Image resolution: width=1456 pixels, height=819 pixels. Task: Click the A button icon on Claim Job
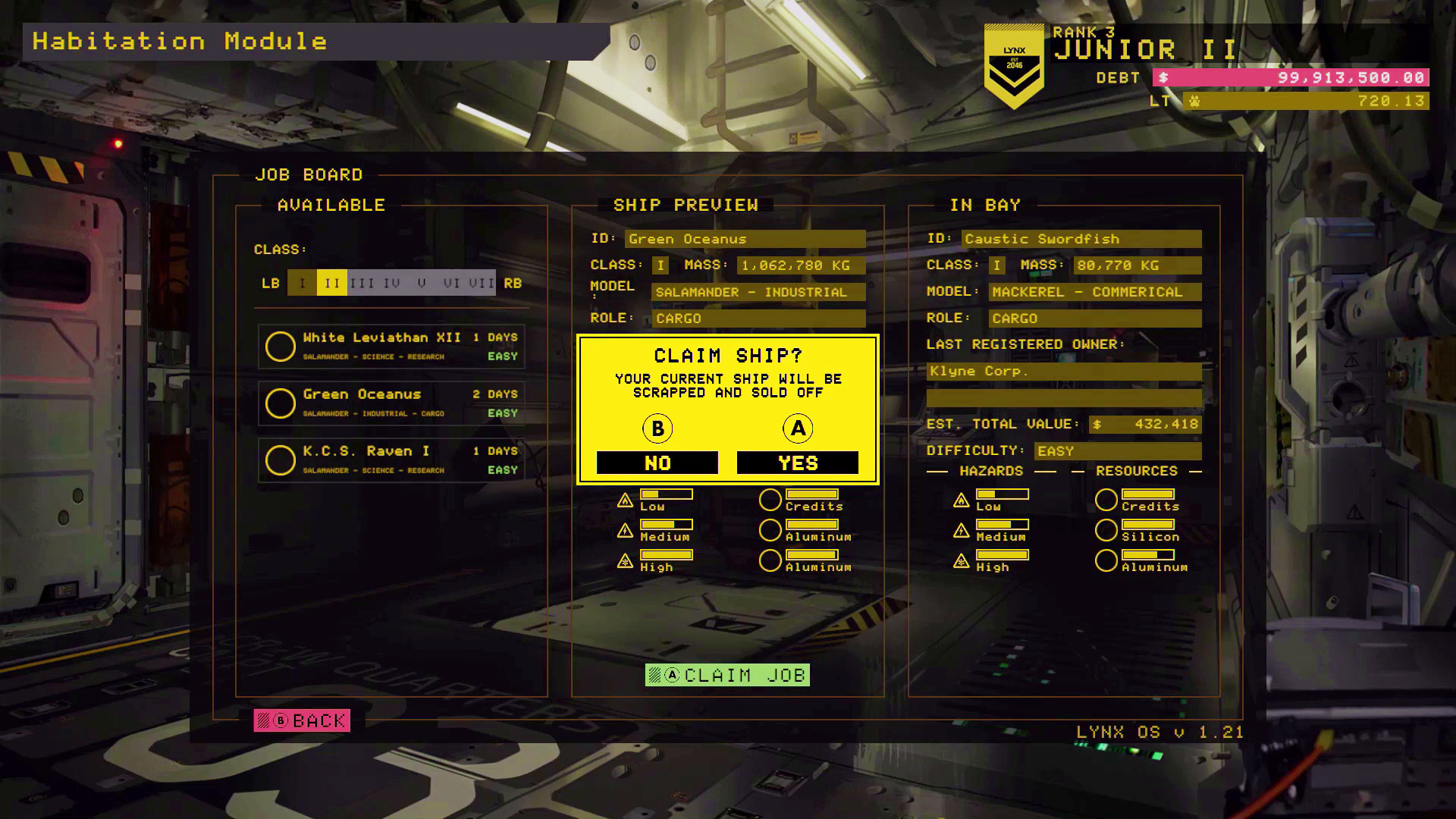670,675
